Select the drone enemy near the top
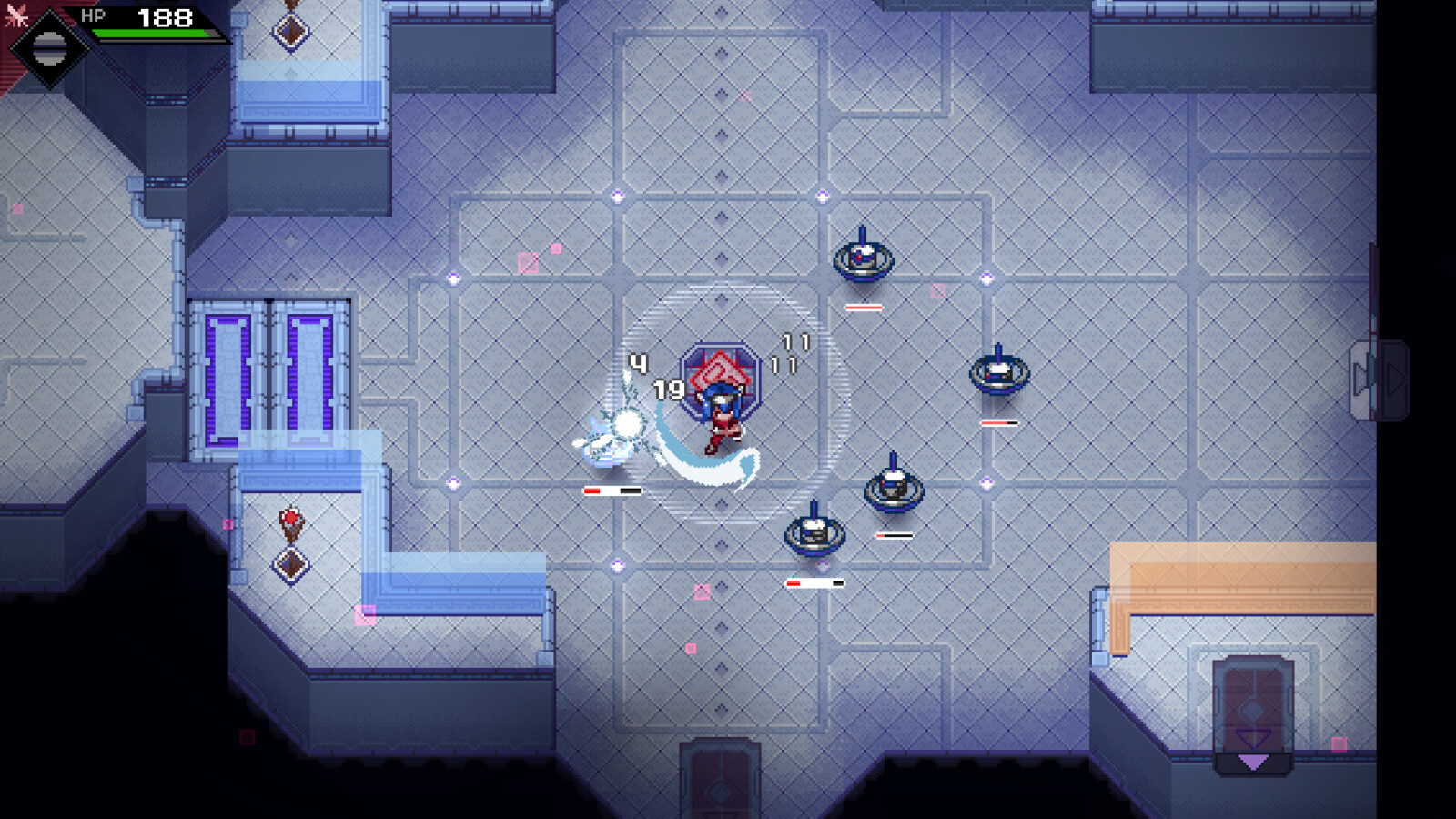 coord(864,258)
